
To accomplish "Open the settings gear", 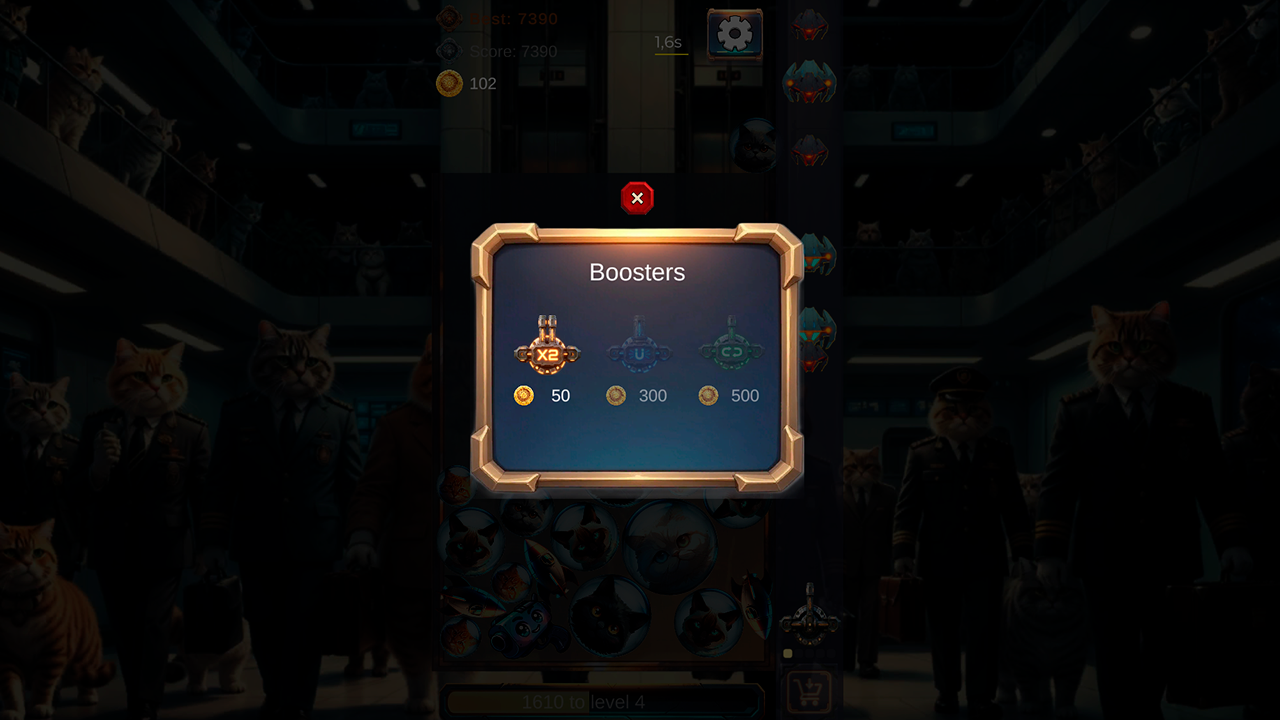I will click(x=735, y=33).
